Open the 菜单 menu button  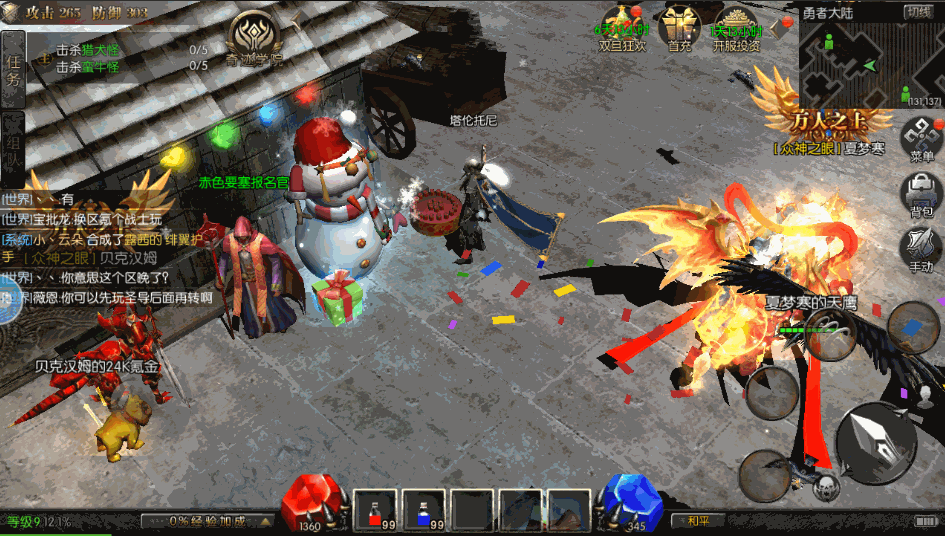point(921,140)
